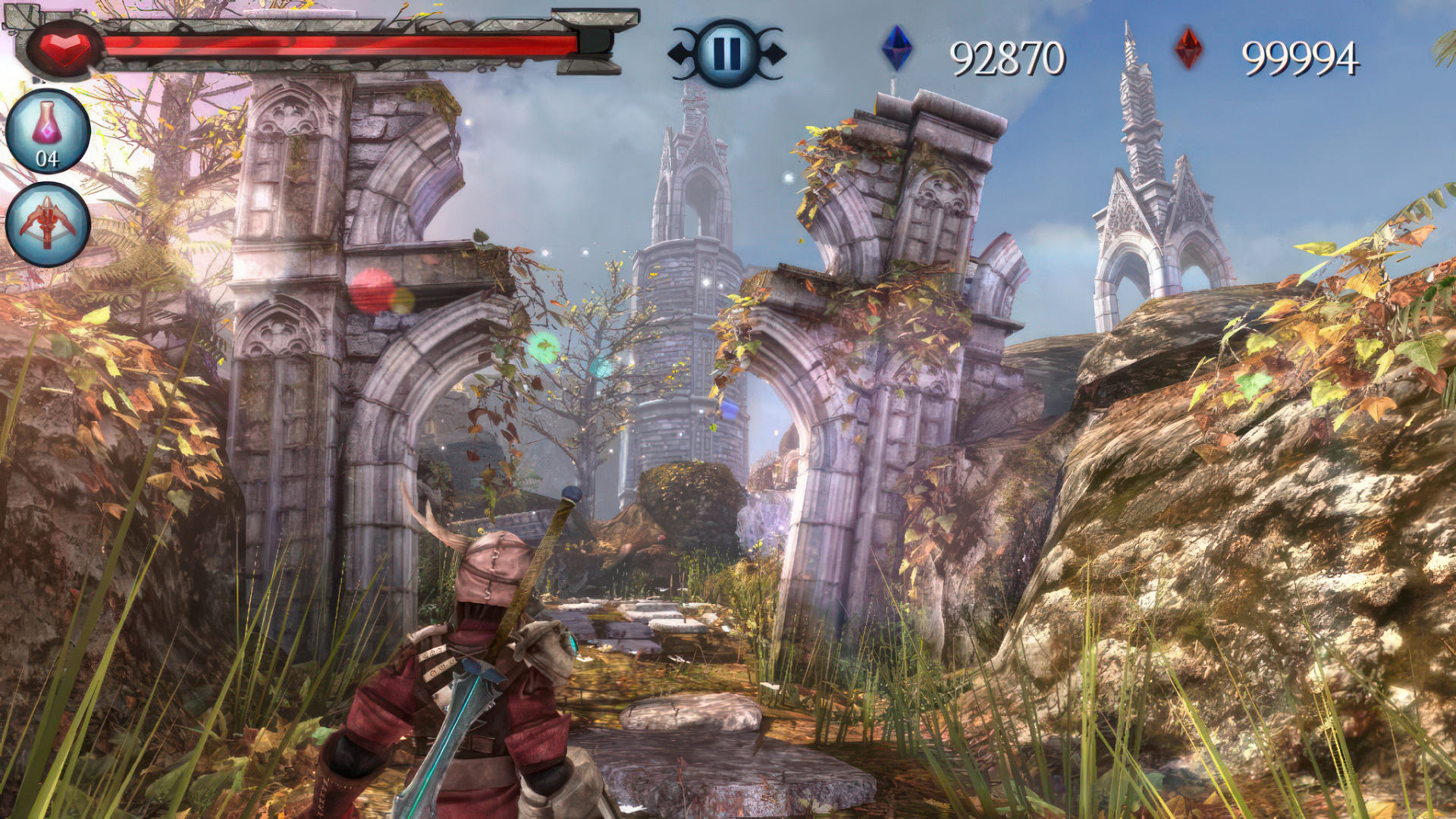Pause the game with the pause button
The image size is (1456, 819).
point(726,53)
